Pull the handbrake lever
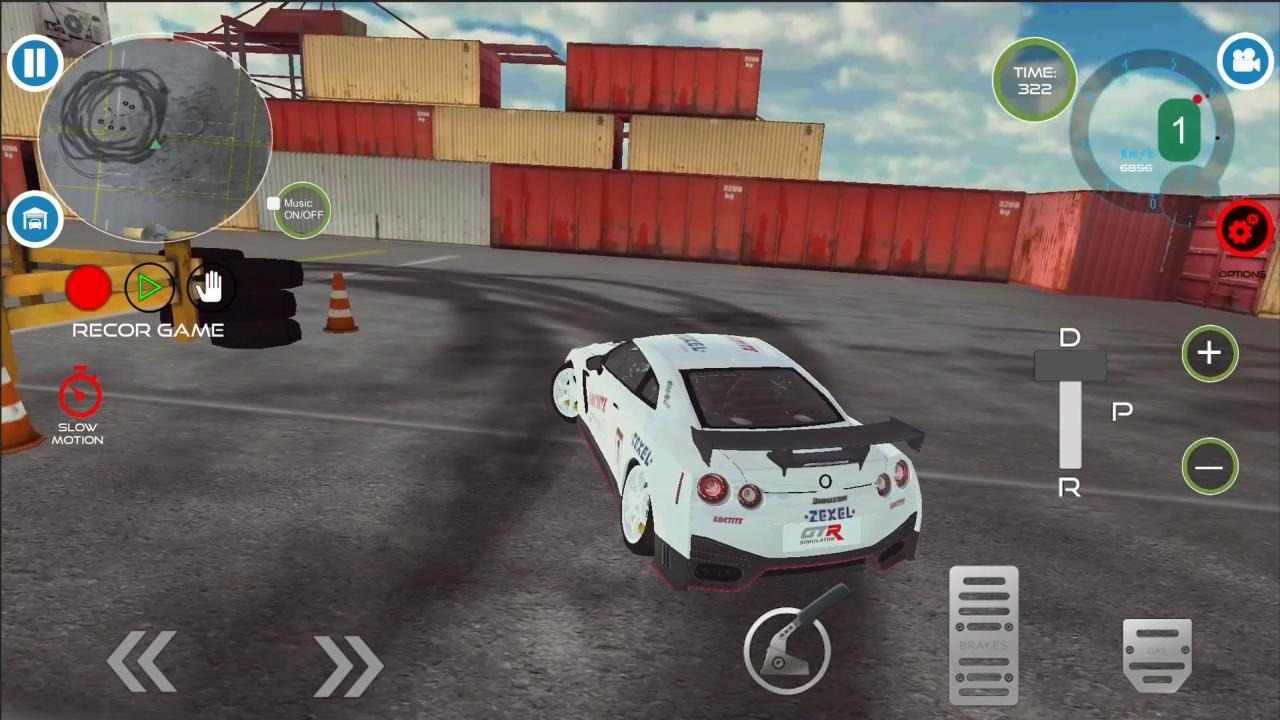 click(790, 650)
